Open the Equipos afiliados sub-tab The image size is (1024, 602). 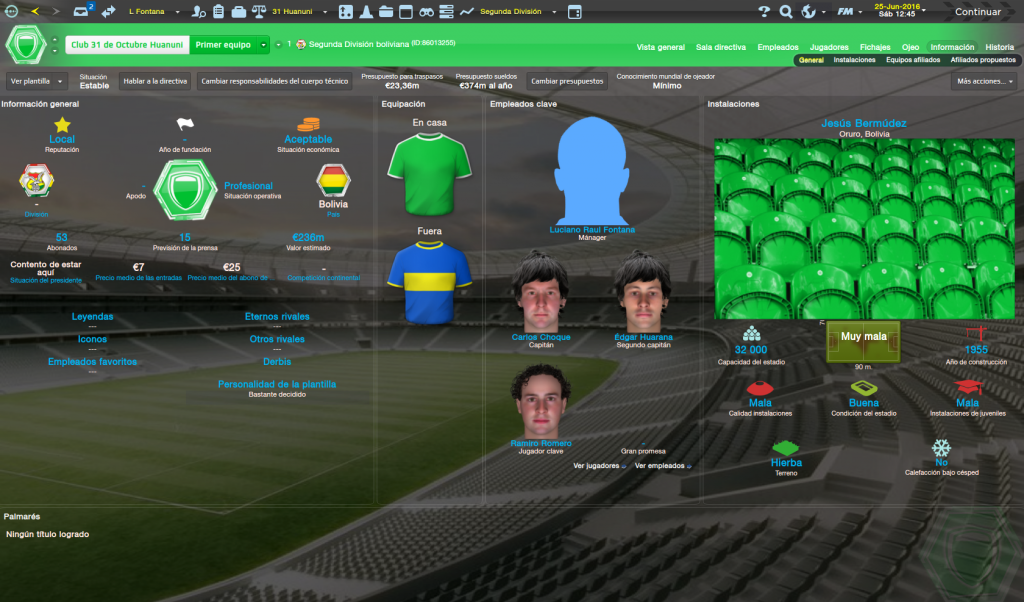tap(913, 60)
